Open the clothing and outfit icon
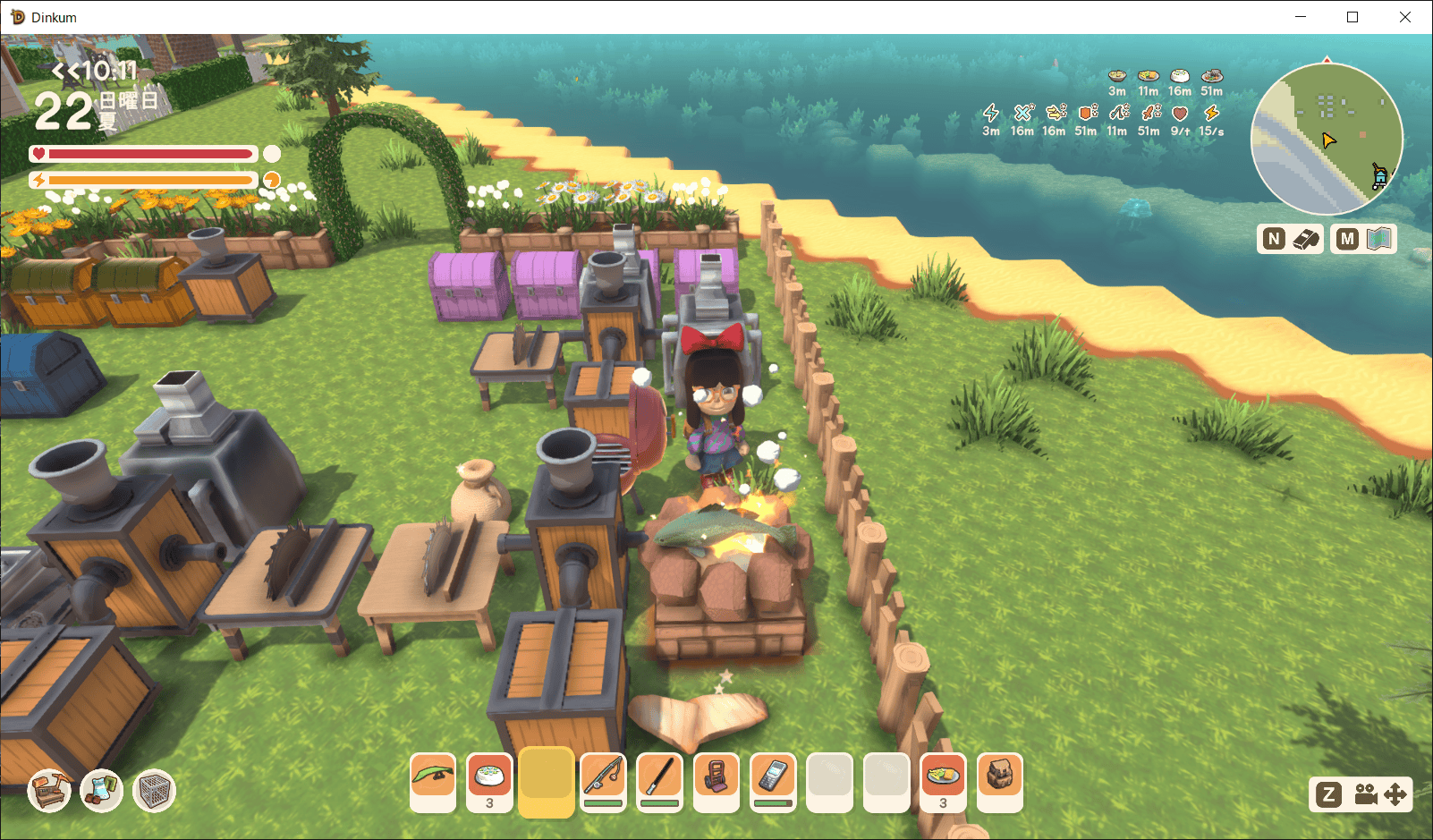Screen dimensions: 1433x840 [x=101, y=791]
